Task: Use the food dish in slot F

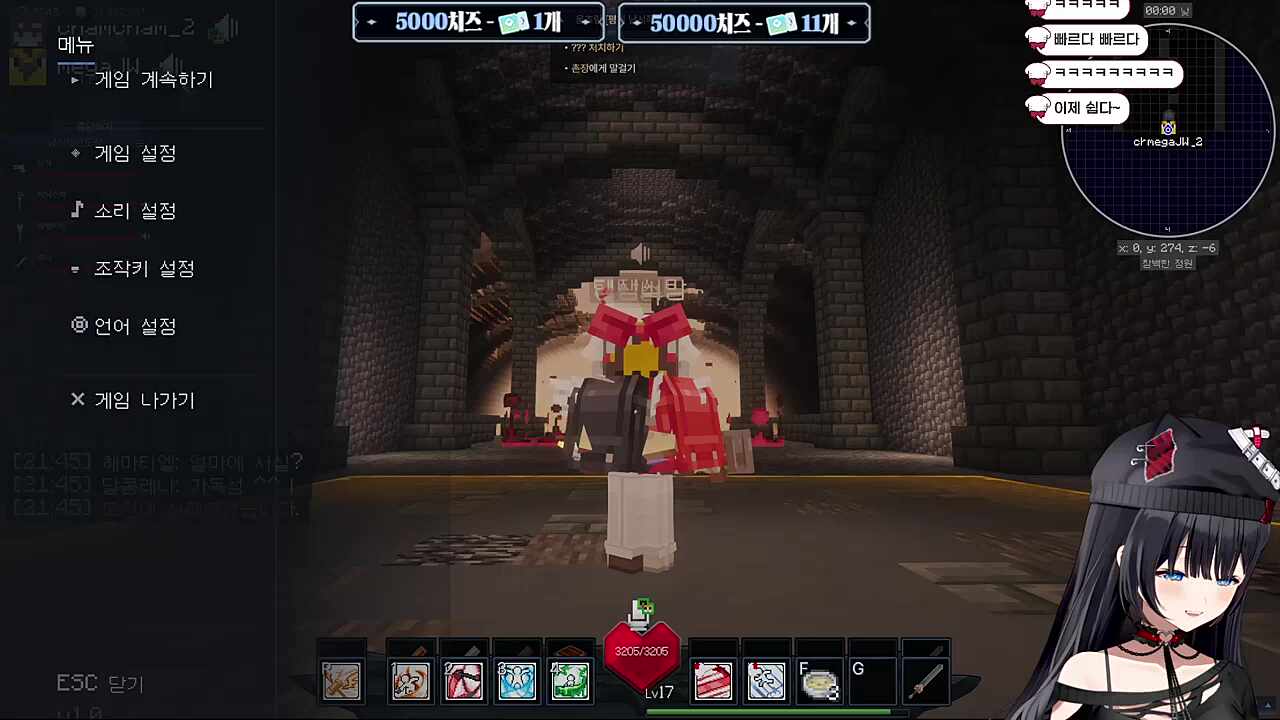Action: point(820,681)
